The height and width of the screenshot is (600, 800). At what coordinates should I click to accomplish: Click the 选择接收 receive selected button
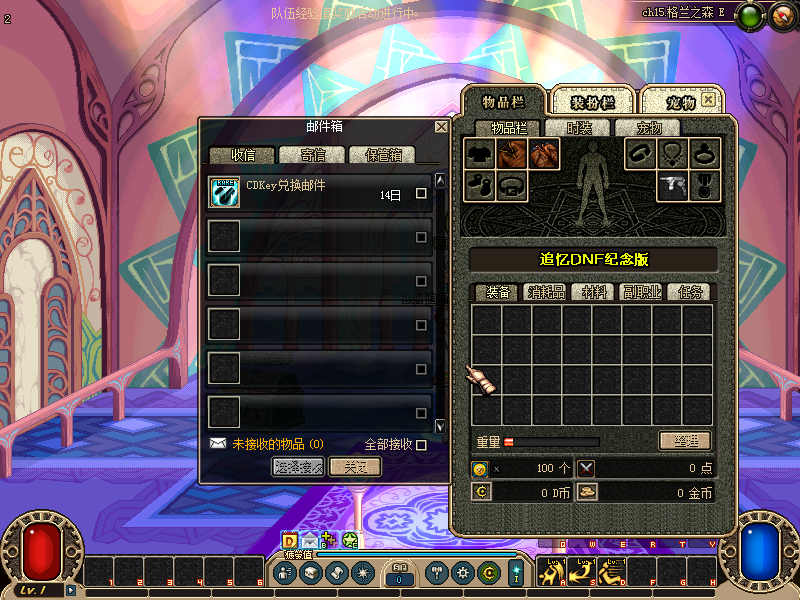click(298, 467)
